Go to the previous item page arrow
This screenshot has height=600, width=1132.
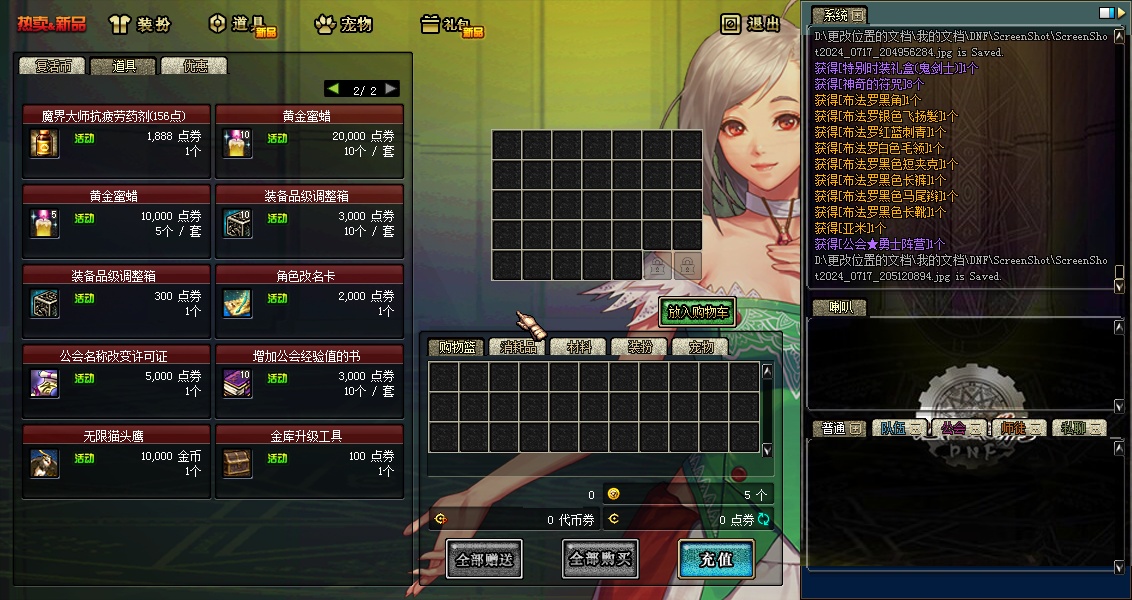coord(333,89)
